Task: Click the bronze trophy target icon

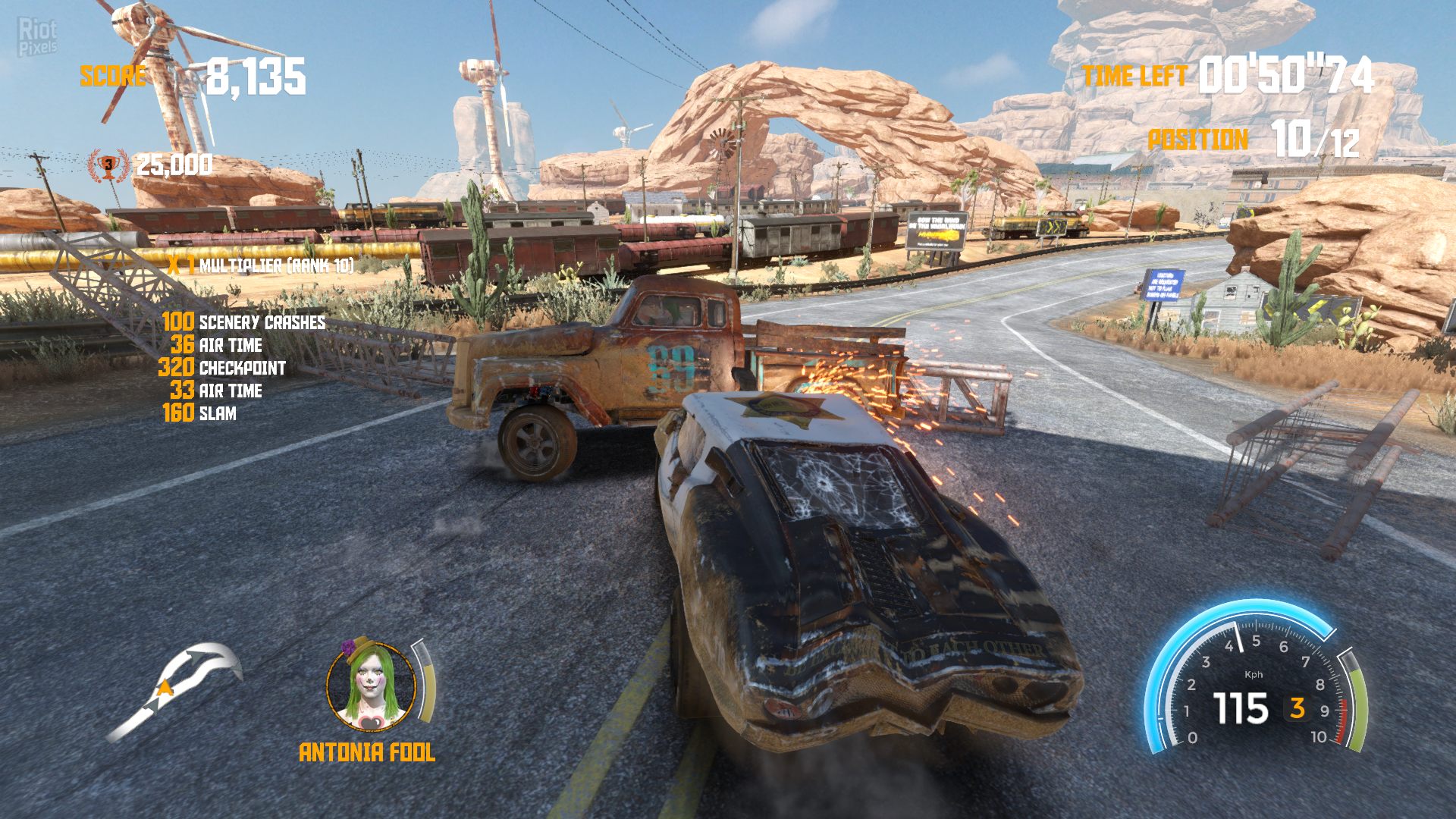Action: point(108,165)
